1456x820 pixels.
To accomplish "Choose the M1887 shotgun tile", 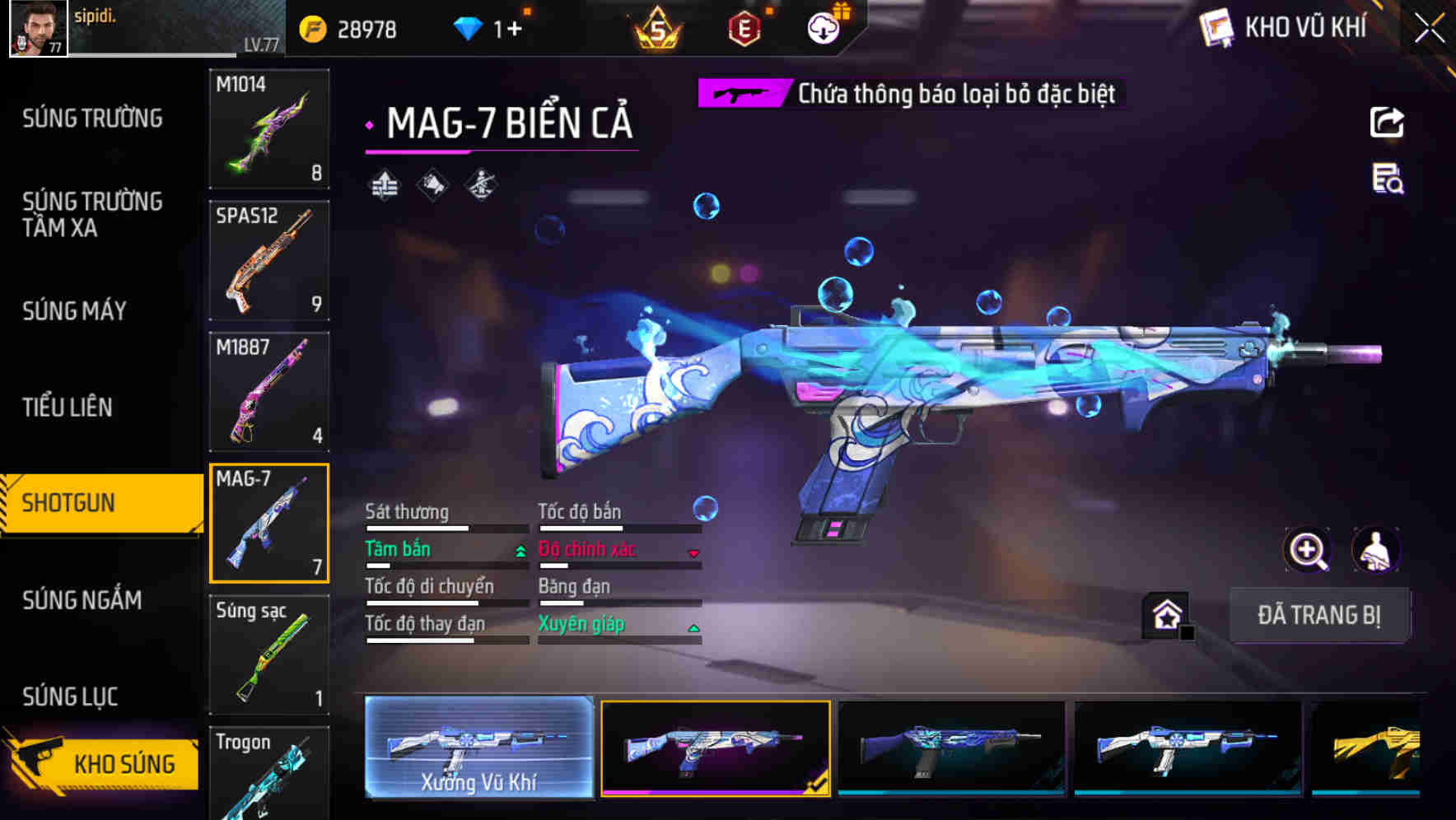I will point(269,392).
